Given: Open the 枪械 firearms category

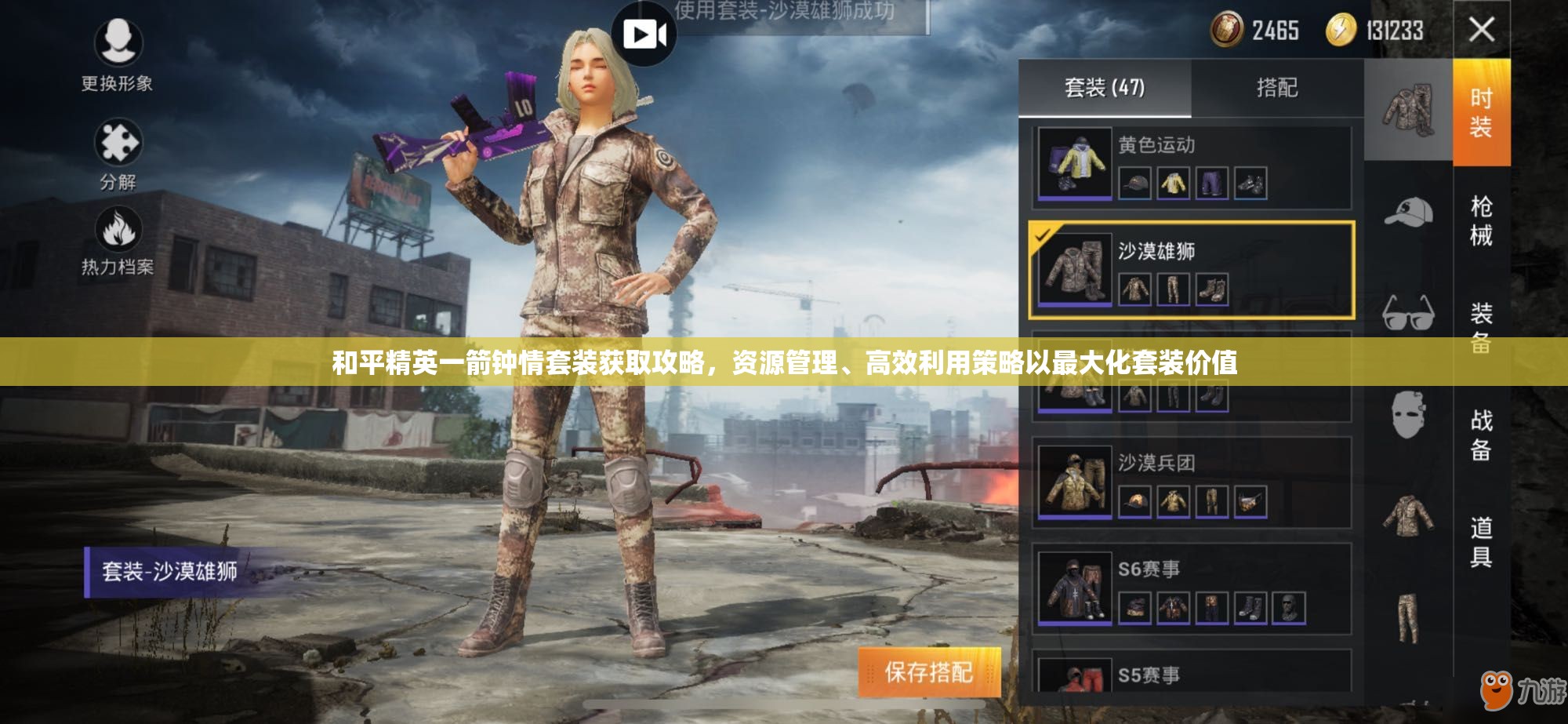Looking at the screenshot, I should 1481,220.
